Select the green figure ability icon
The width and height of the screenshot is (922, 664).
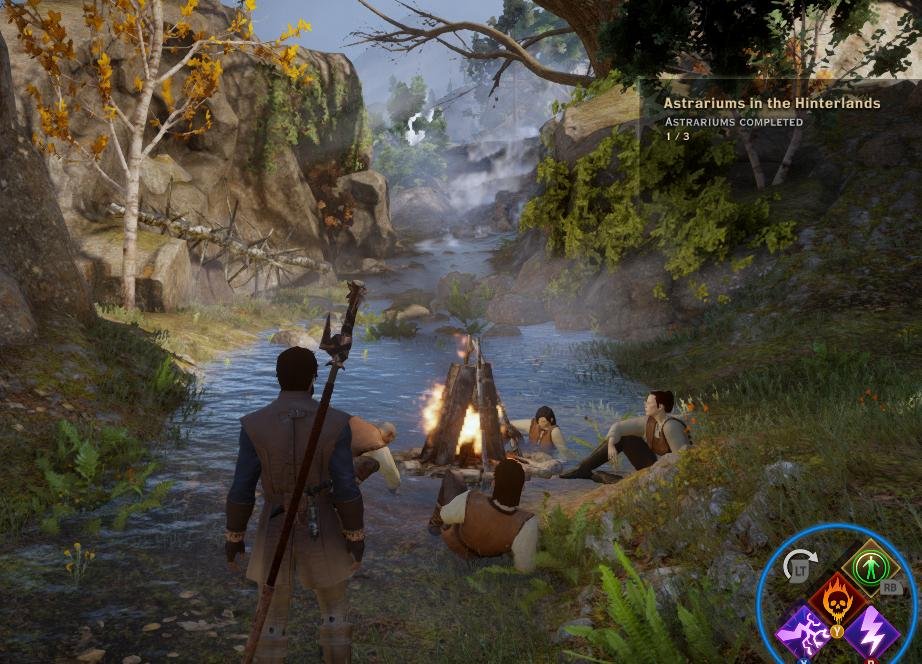point(870,567)
